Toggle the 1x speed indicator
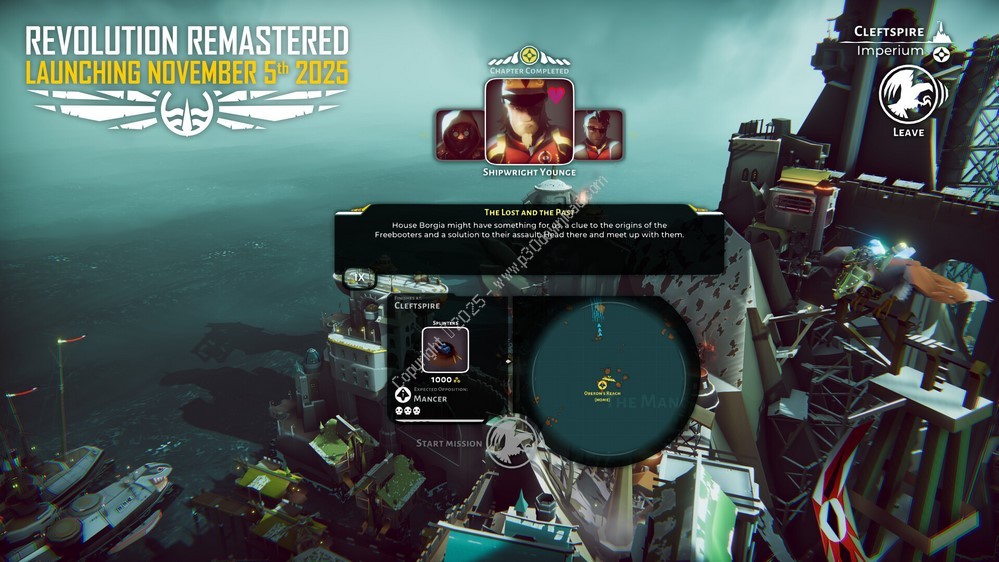This screenshot has height=562, width=999. coord(360,277)
